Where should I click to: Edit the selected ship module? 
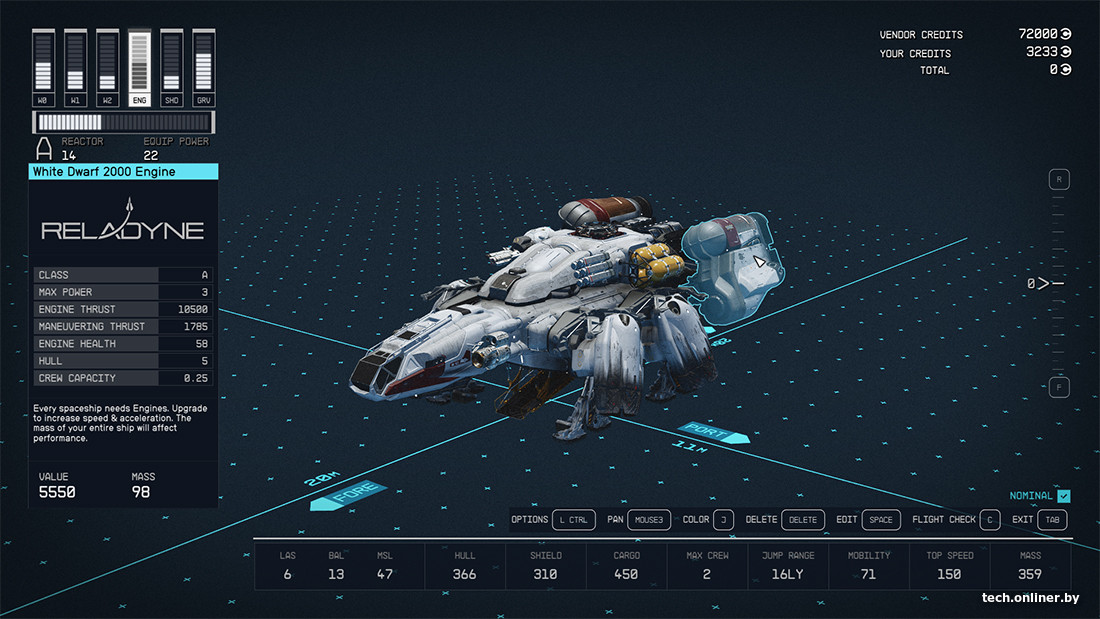pos(882,520)
